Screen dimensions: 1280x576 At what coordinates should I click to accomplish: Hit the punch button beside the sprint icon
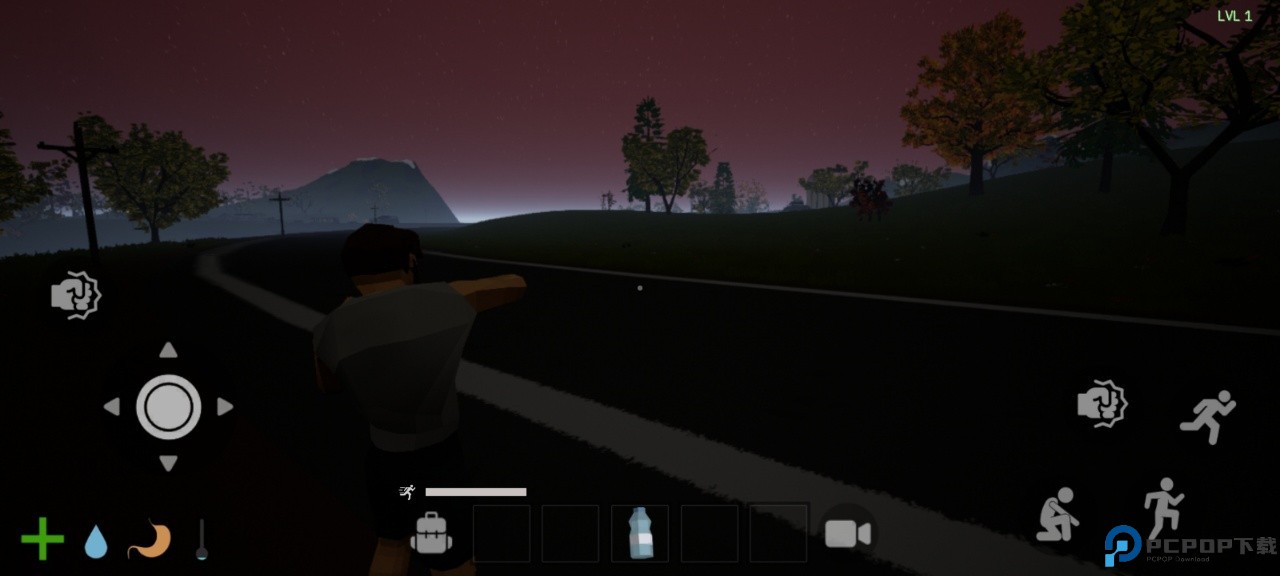click(1102, 404)
